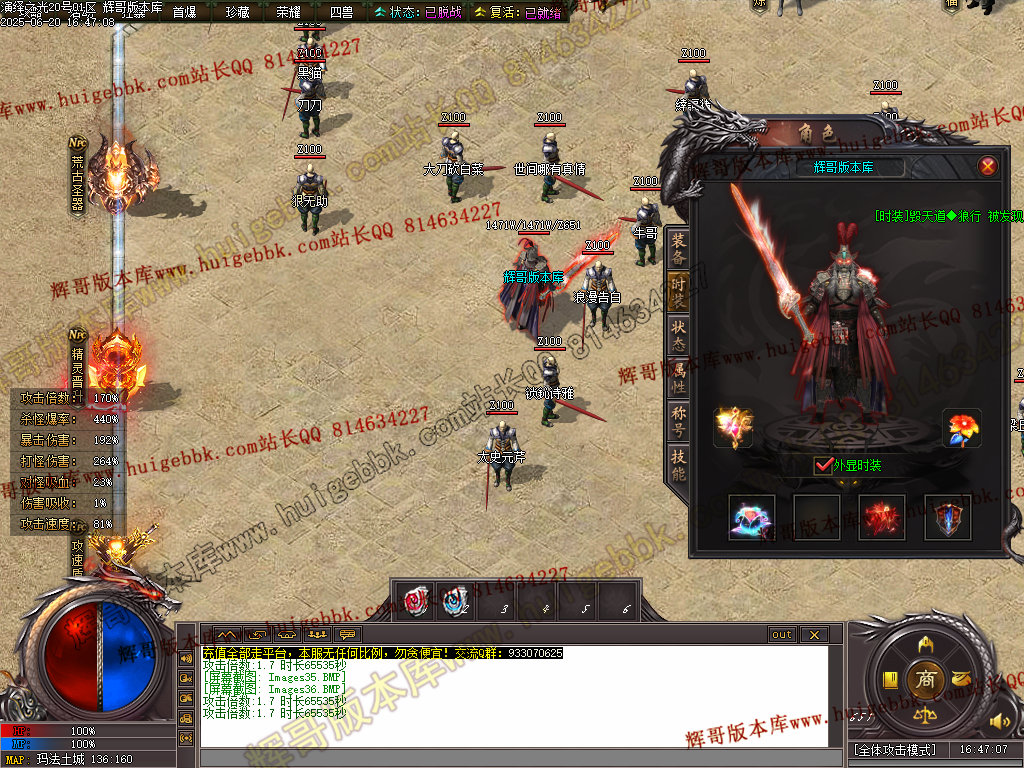
Task: Open the 珍藏 top menu
Action: coord(237,12)
